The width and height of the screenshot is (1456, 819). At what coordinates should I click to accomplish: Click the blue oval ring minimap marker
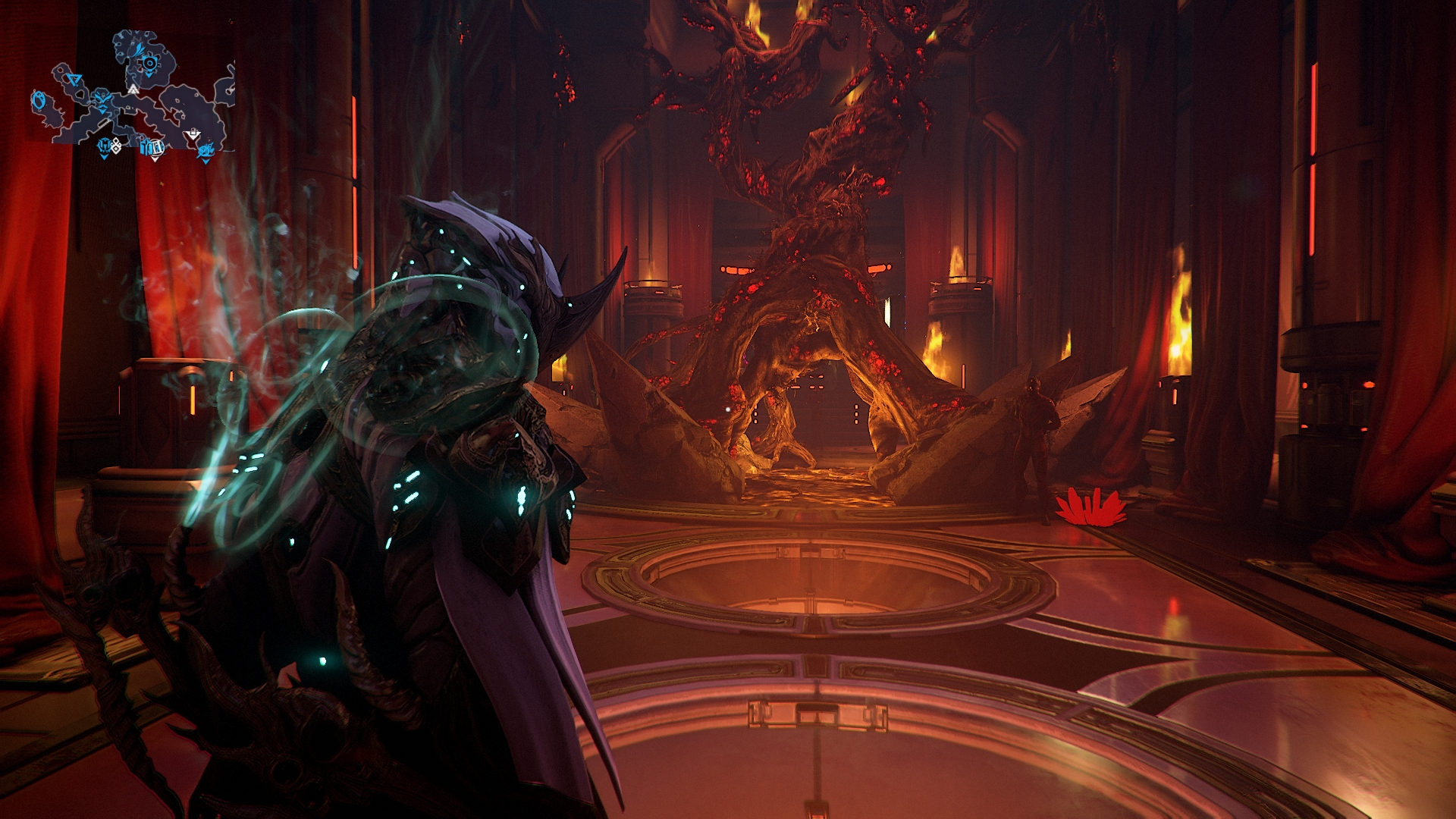(x=39, y=100)
